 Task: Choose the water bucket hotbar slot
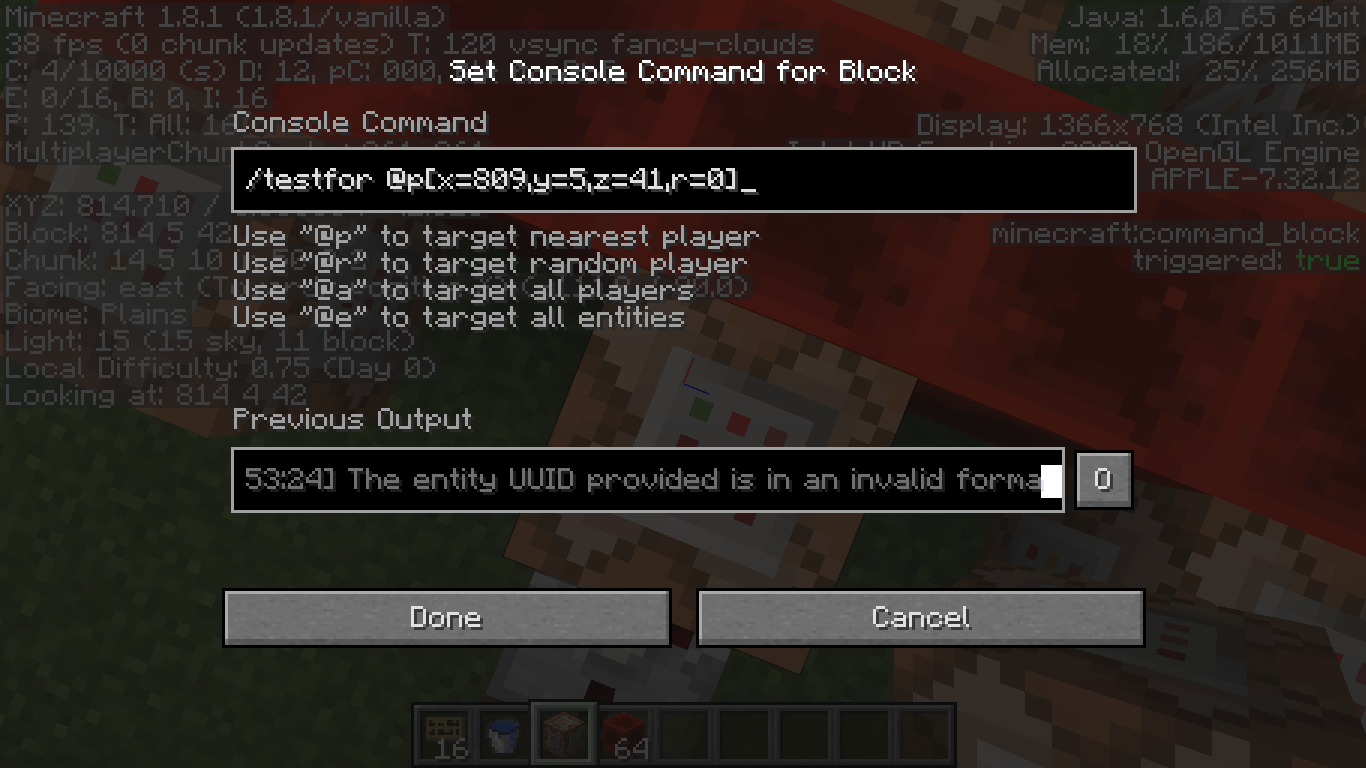tap(504, 735)
